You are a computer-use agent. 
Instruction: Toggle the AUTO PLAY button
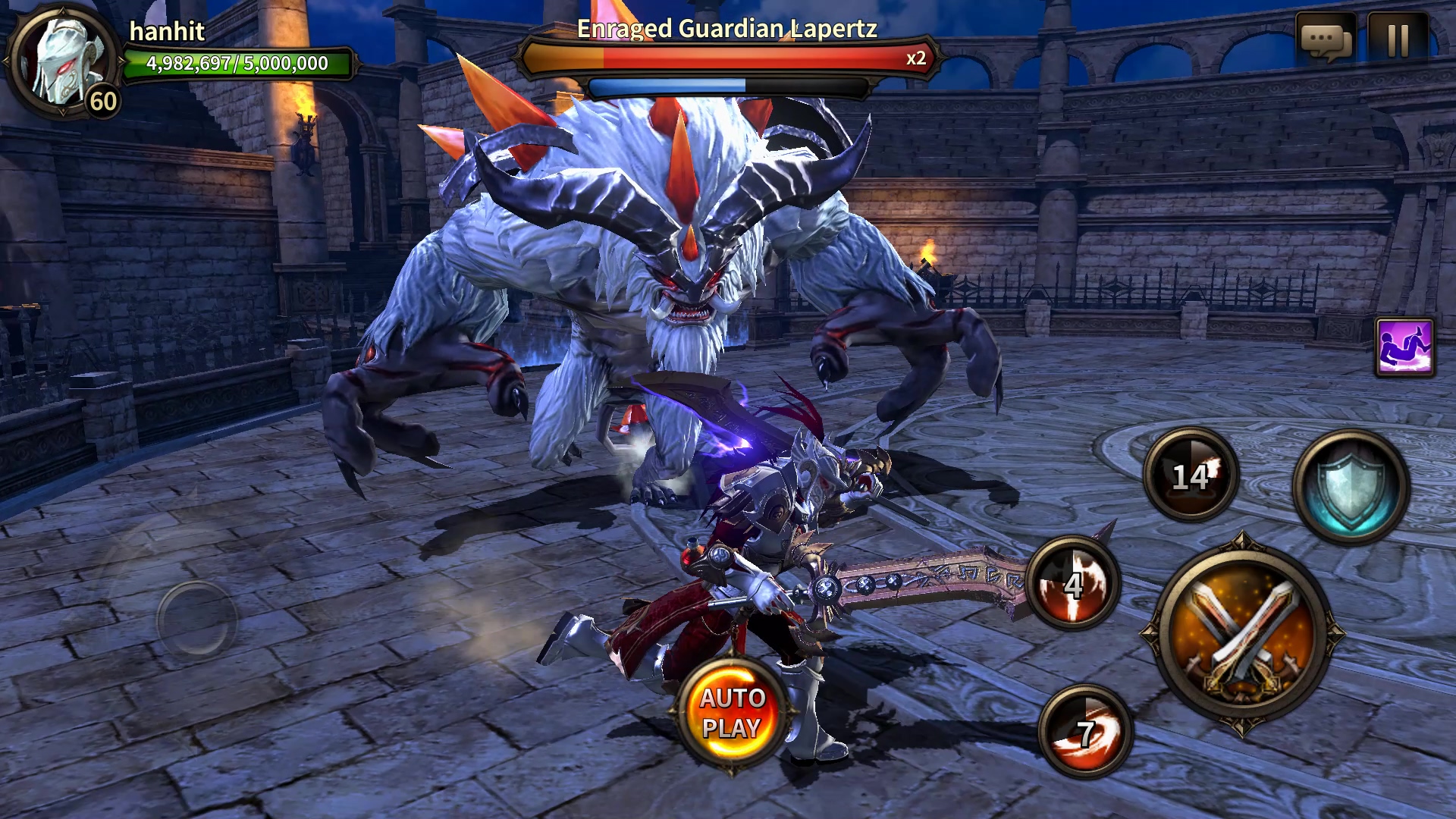731,713
